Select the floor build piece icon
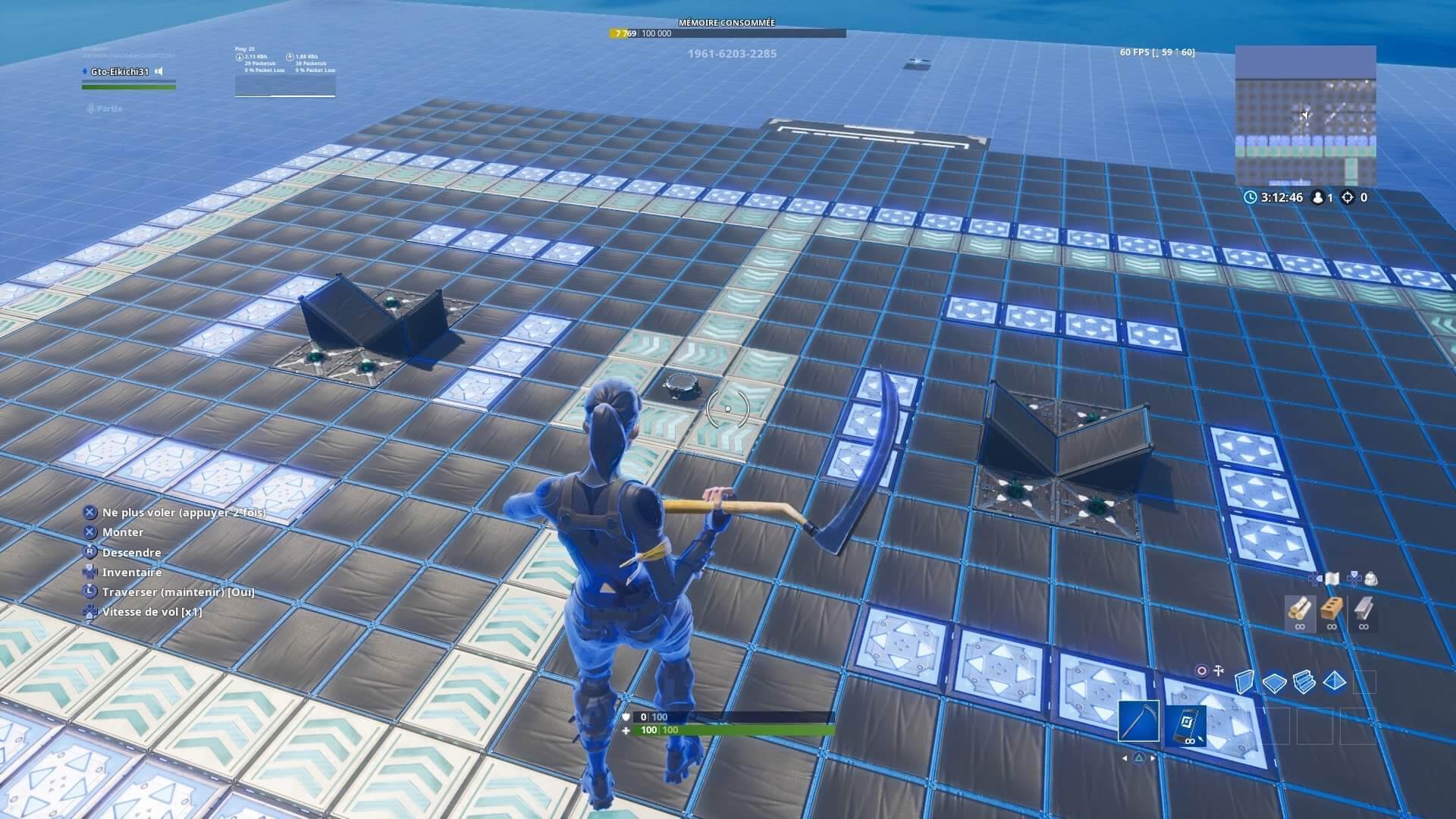The width and height of the screenshot is (1456, 819). click(x=1274, y=681)
